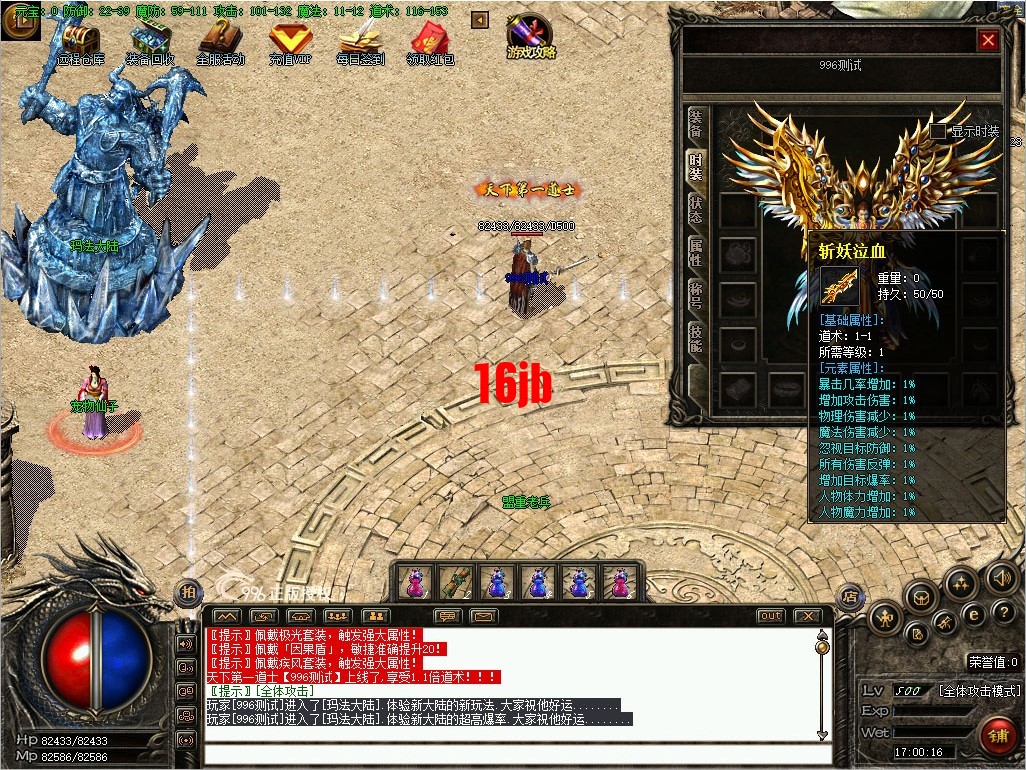This screenshot has height=770, width=1026.
Task: Switch to the 状态 status tab
Action: 696,209
